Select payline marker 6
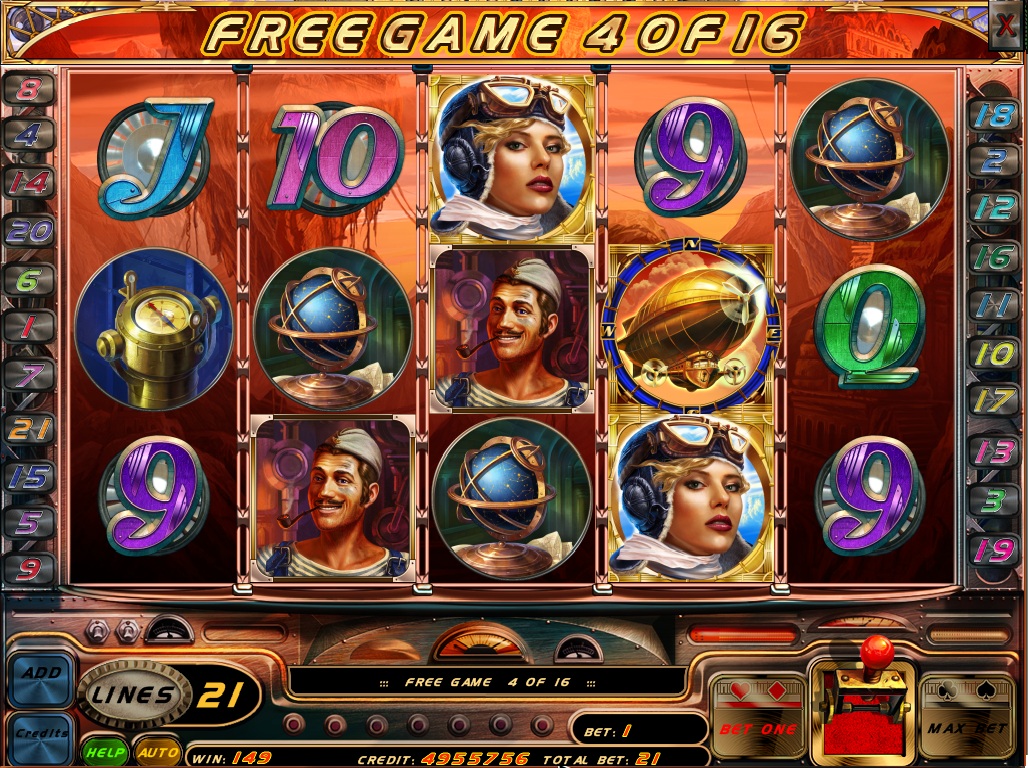 (28, 280)
